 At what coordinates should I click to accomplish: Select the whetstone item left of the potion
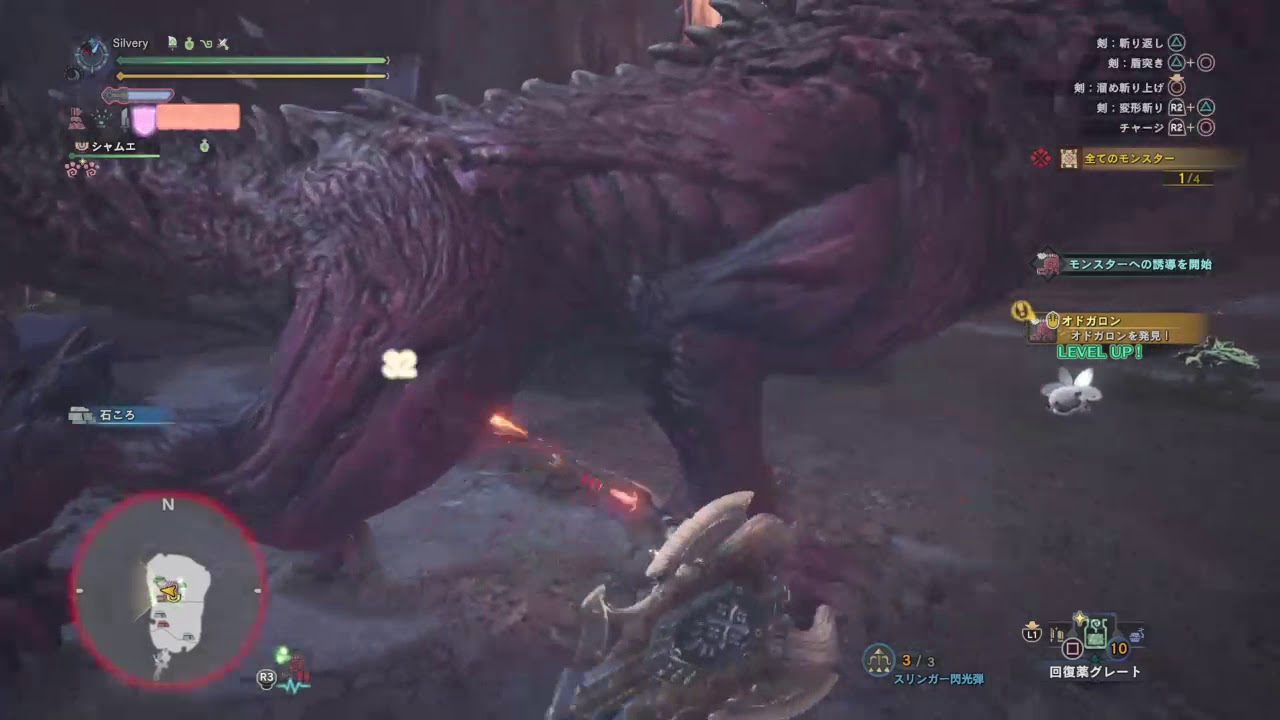coord(1057,633)
